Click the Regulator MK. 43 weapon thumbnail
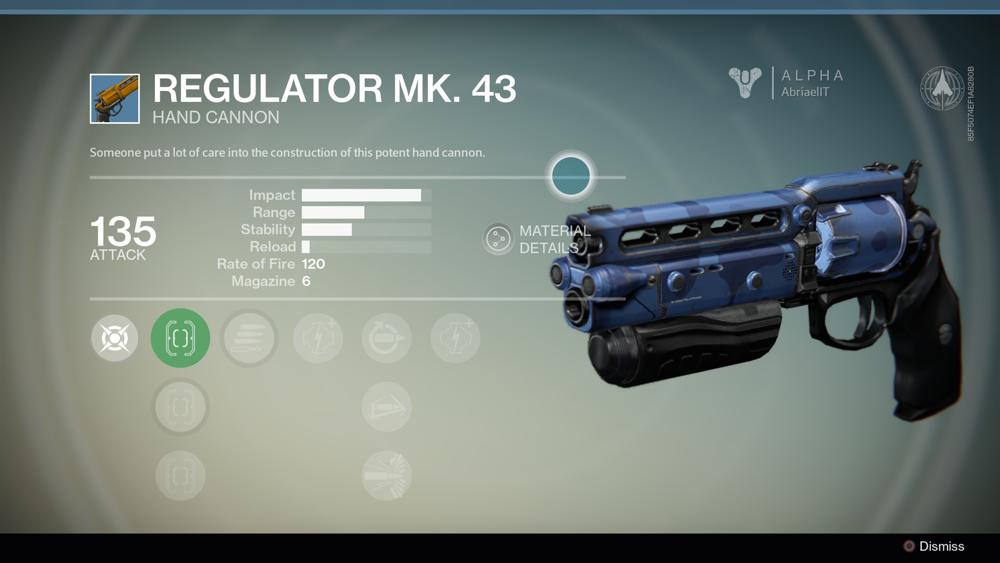 tap(115, 99)
